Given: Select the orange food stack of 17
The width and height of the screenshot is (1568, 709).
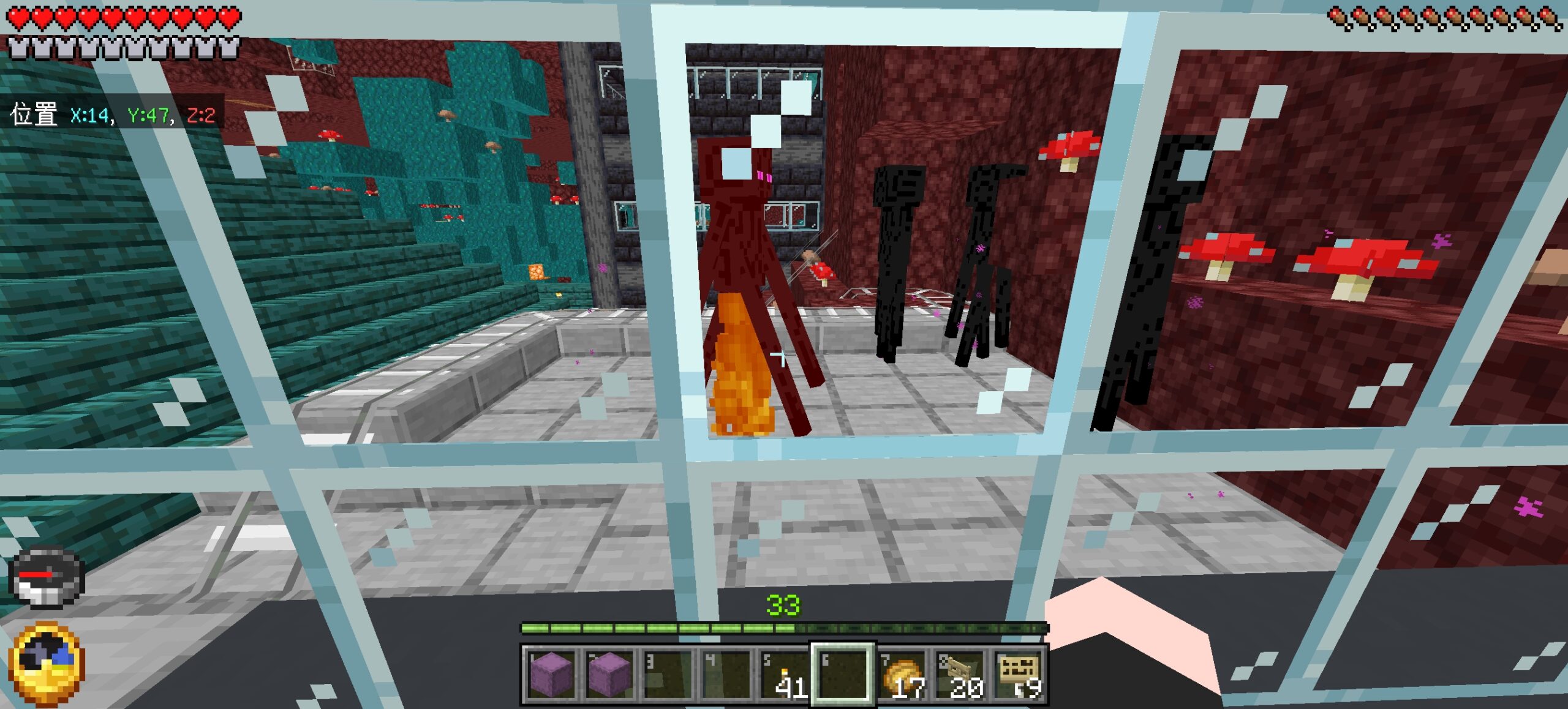Looking at the screenshot, I should coord(902,674).
